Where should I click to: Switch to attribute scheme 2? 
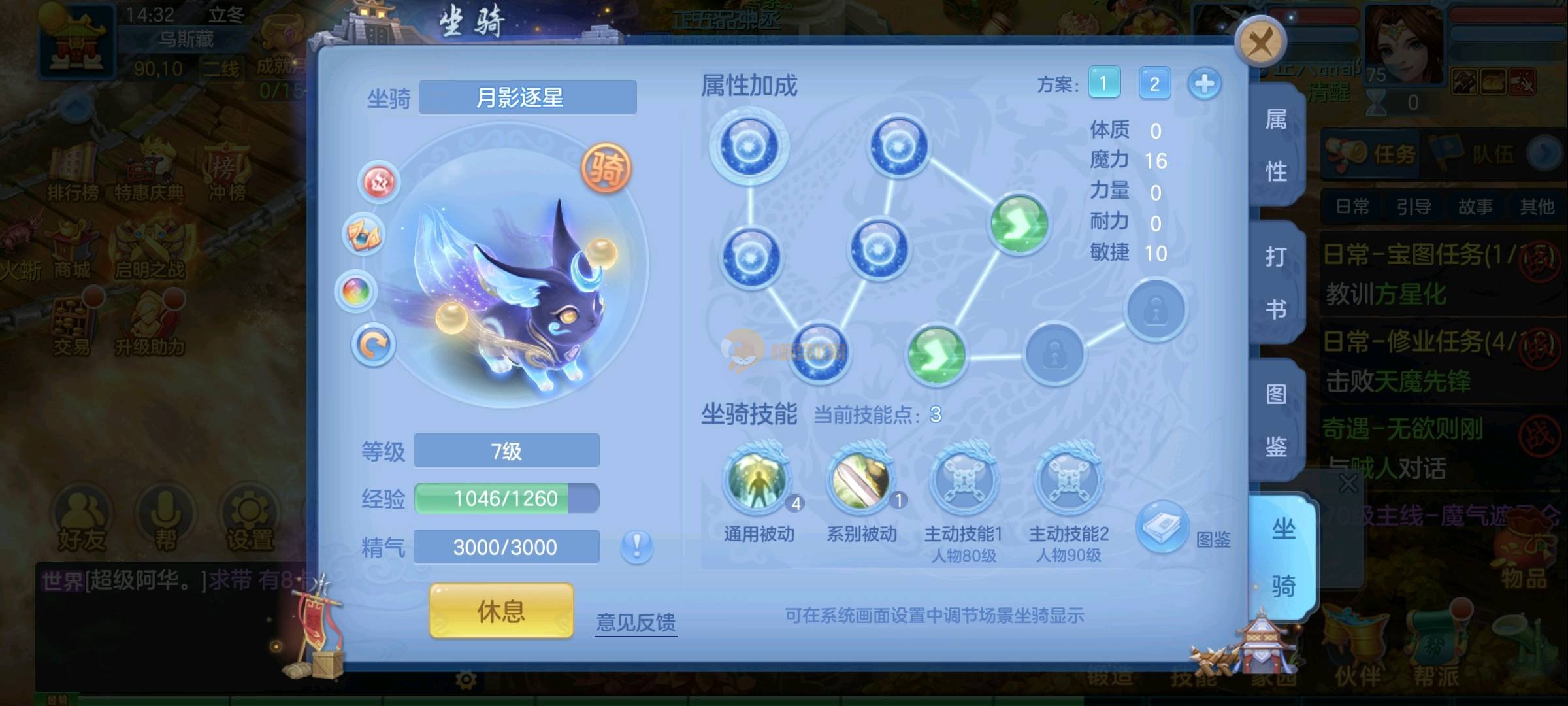[x=1154, y=84]
